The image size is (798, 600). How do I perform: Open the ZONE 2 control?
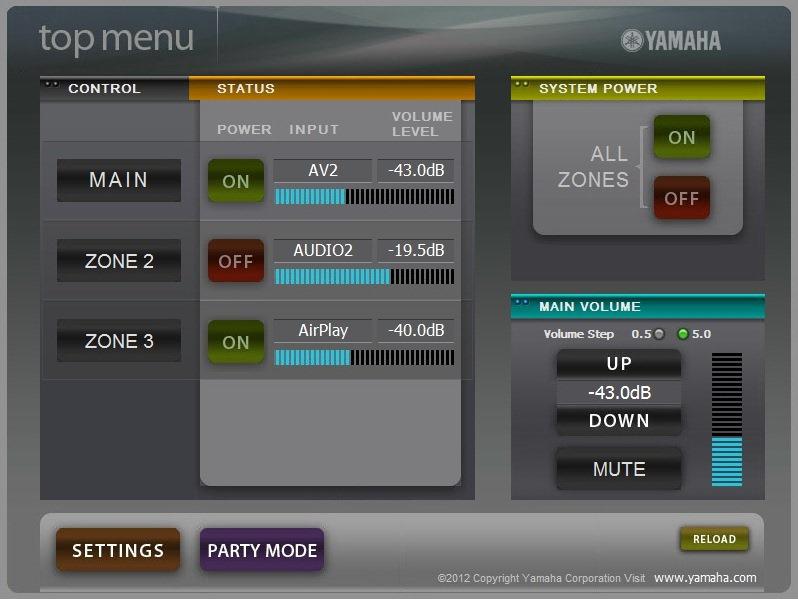pyautogui.click(x=119, y=261)
